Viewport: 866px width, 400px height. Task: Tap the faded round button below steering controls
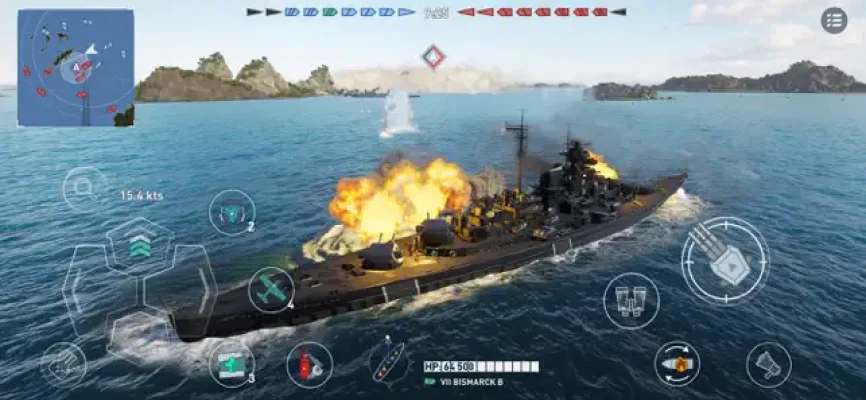click(x=63, y=364)
